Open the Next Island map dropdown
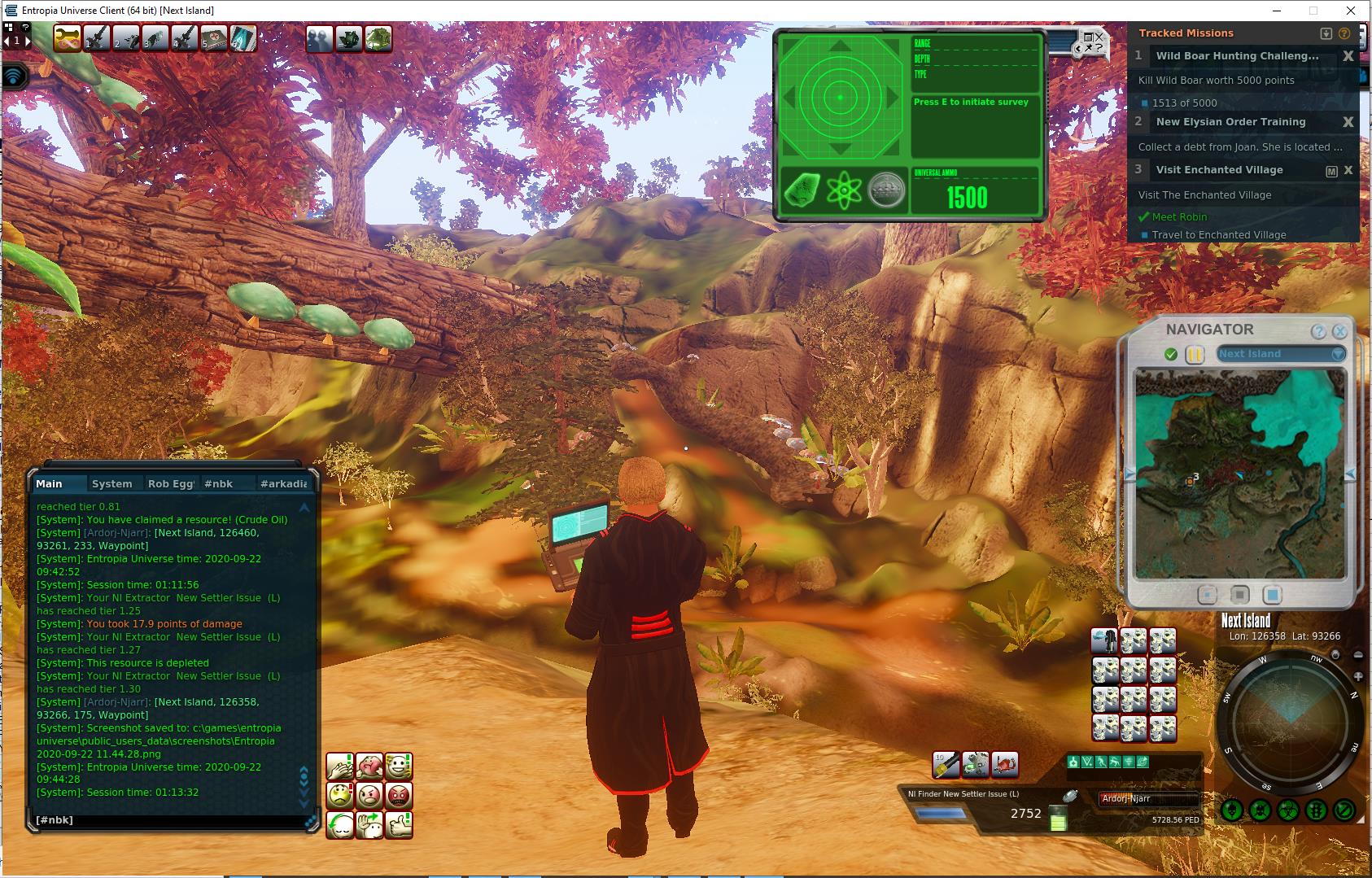Image resolution: width=1372 pixels, height=878 pixels. tap(1281, 354)
